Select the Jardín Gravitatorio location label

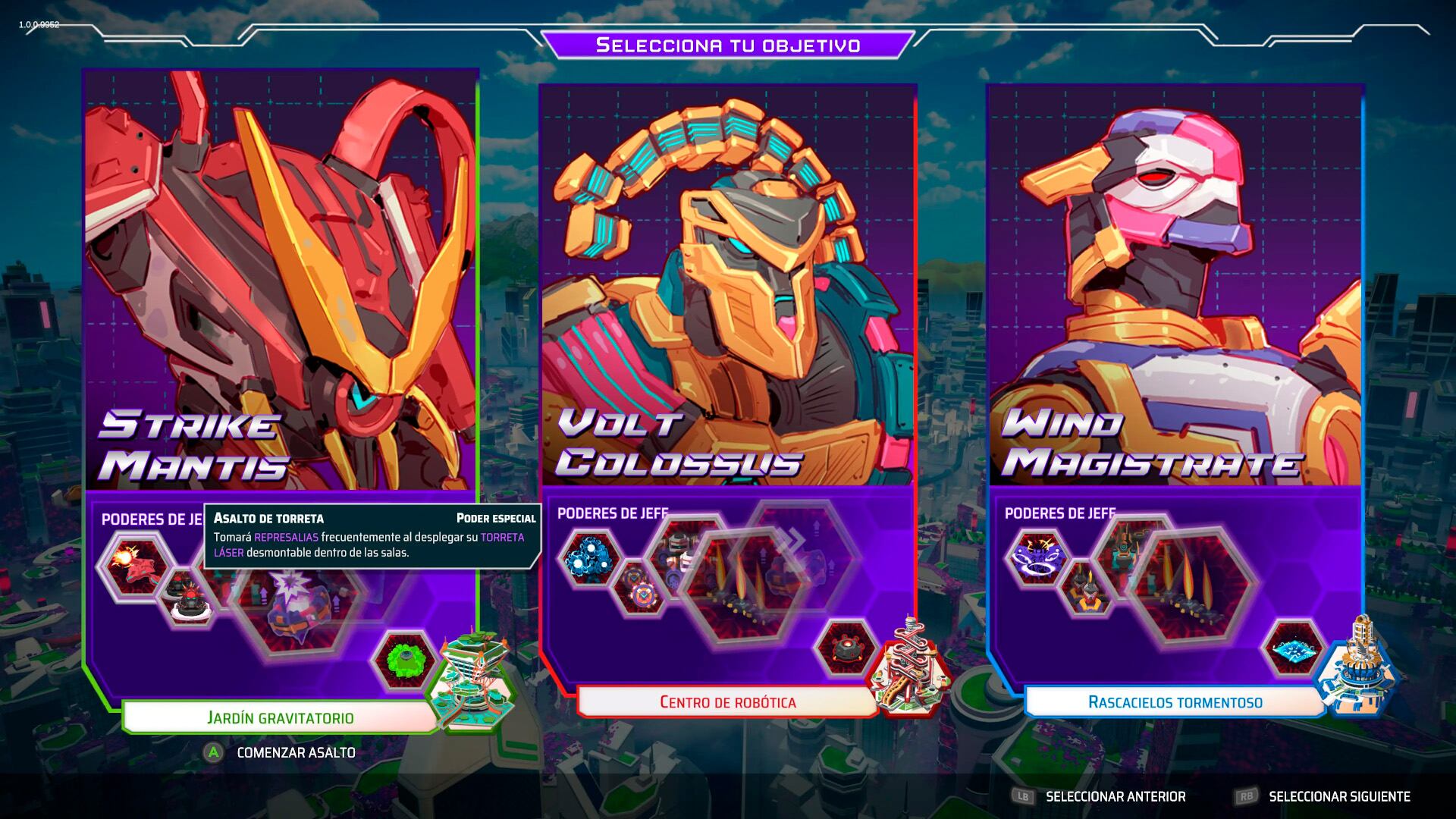280,717
